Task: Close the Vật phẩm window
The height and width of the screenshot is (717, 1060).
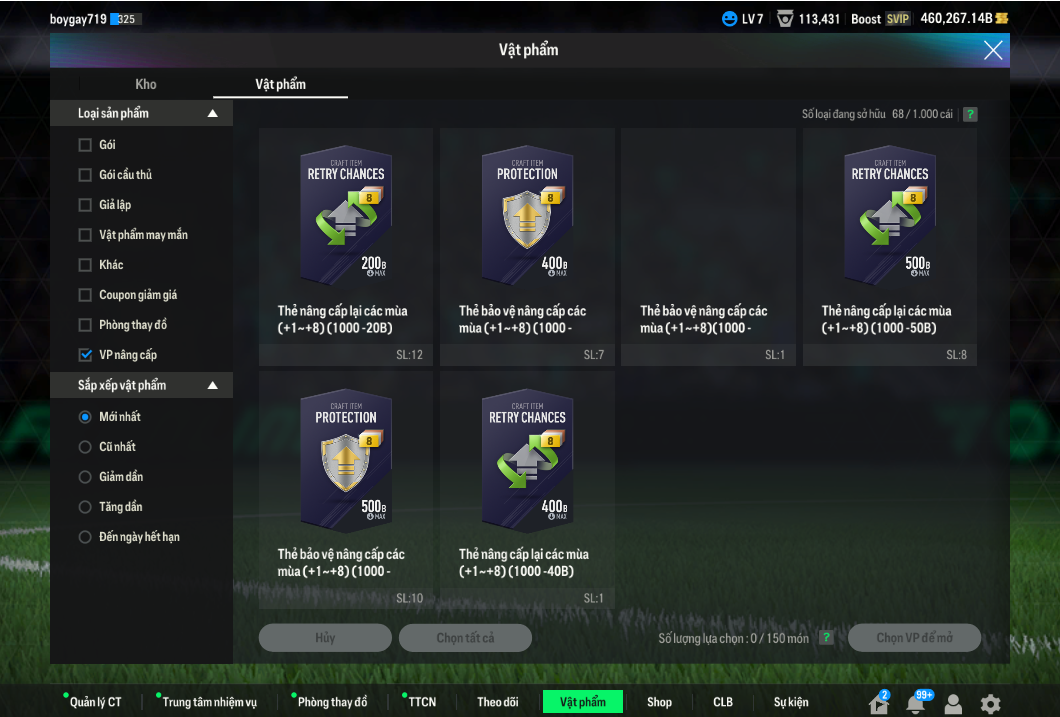Action: tap(992, 50)
